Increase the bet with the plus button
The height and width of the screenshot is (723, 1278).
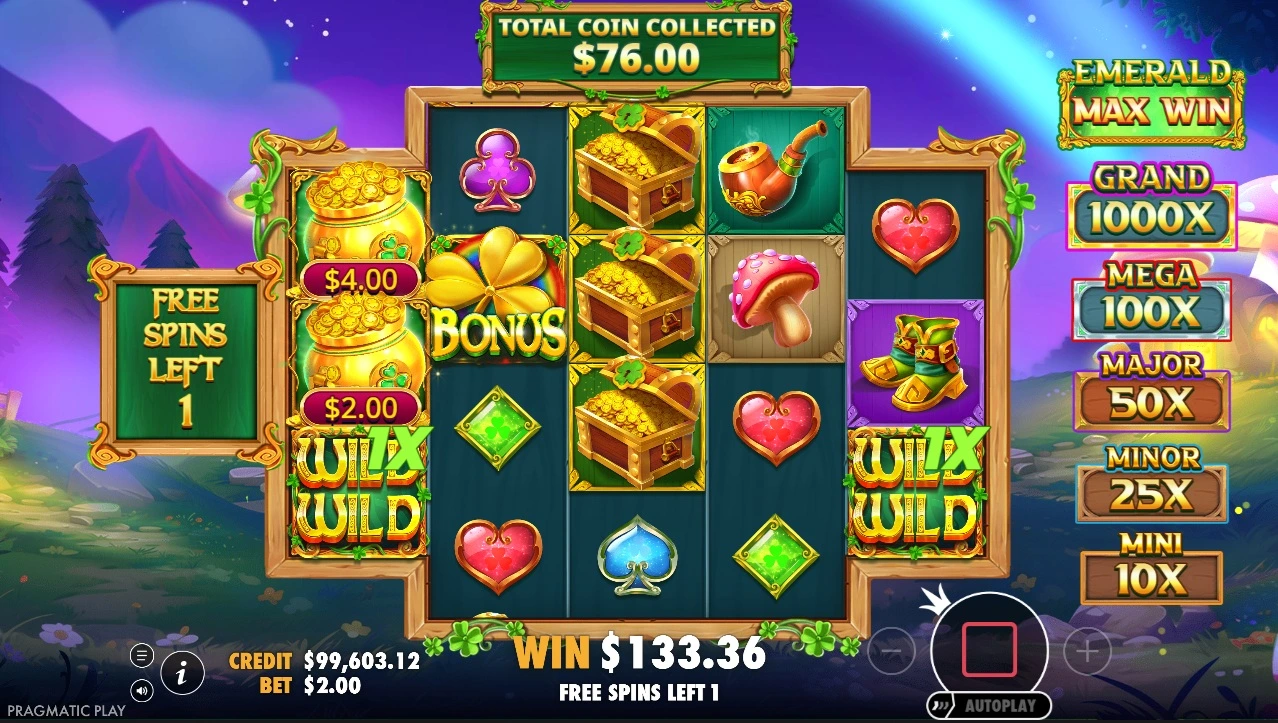[x=1087, y=653]
